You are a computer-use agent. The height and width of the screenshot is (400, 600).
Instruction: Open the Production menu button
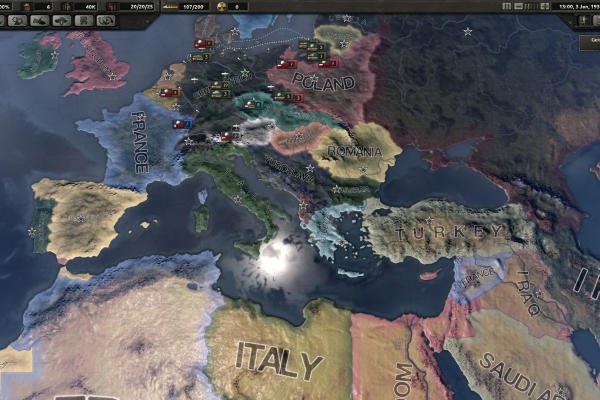coord(61,19)
